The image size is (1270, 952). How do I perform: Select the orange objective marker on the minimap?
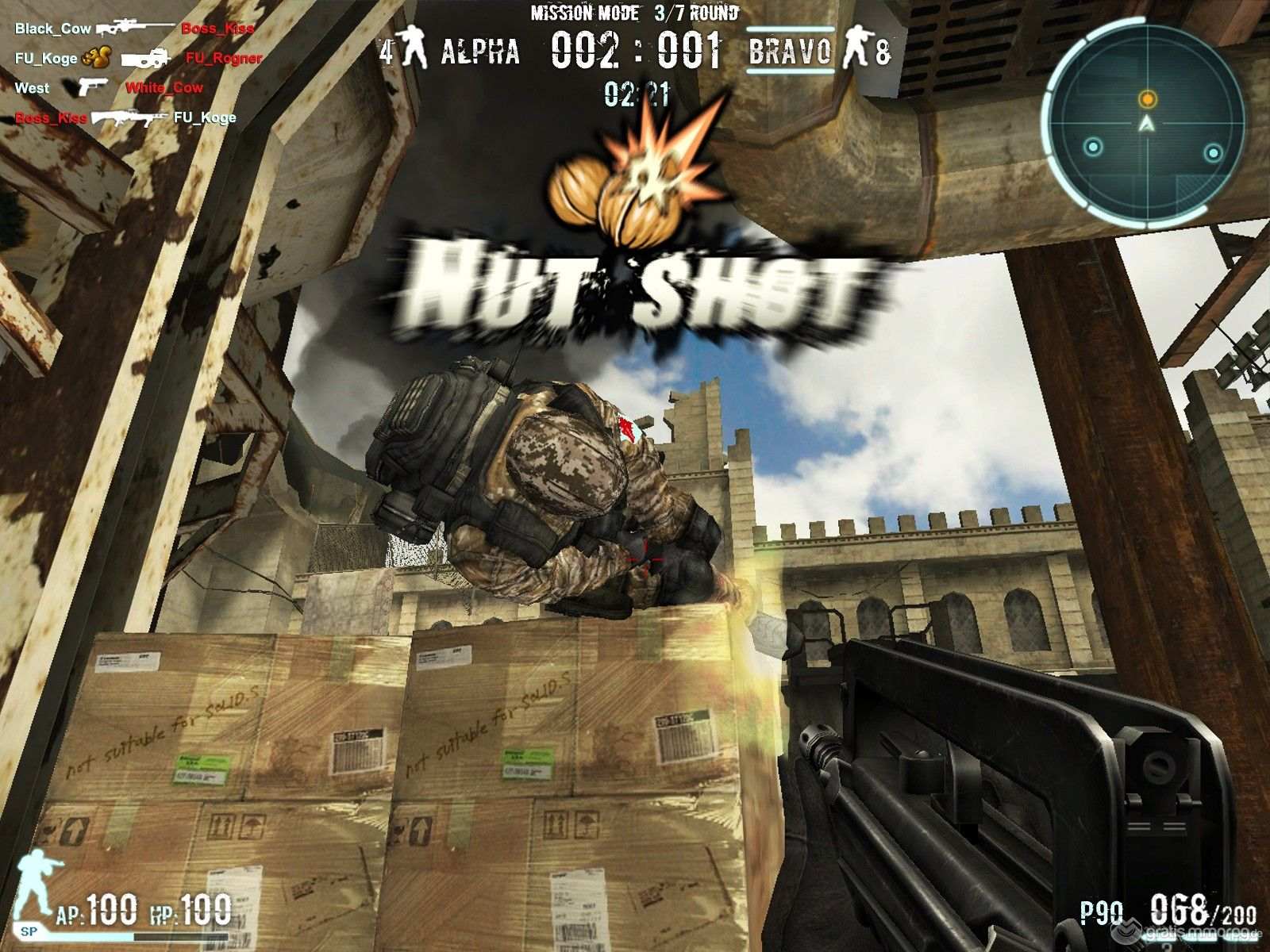(x=1147, y=99)
